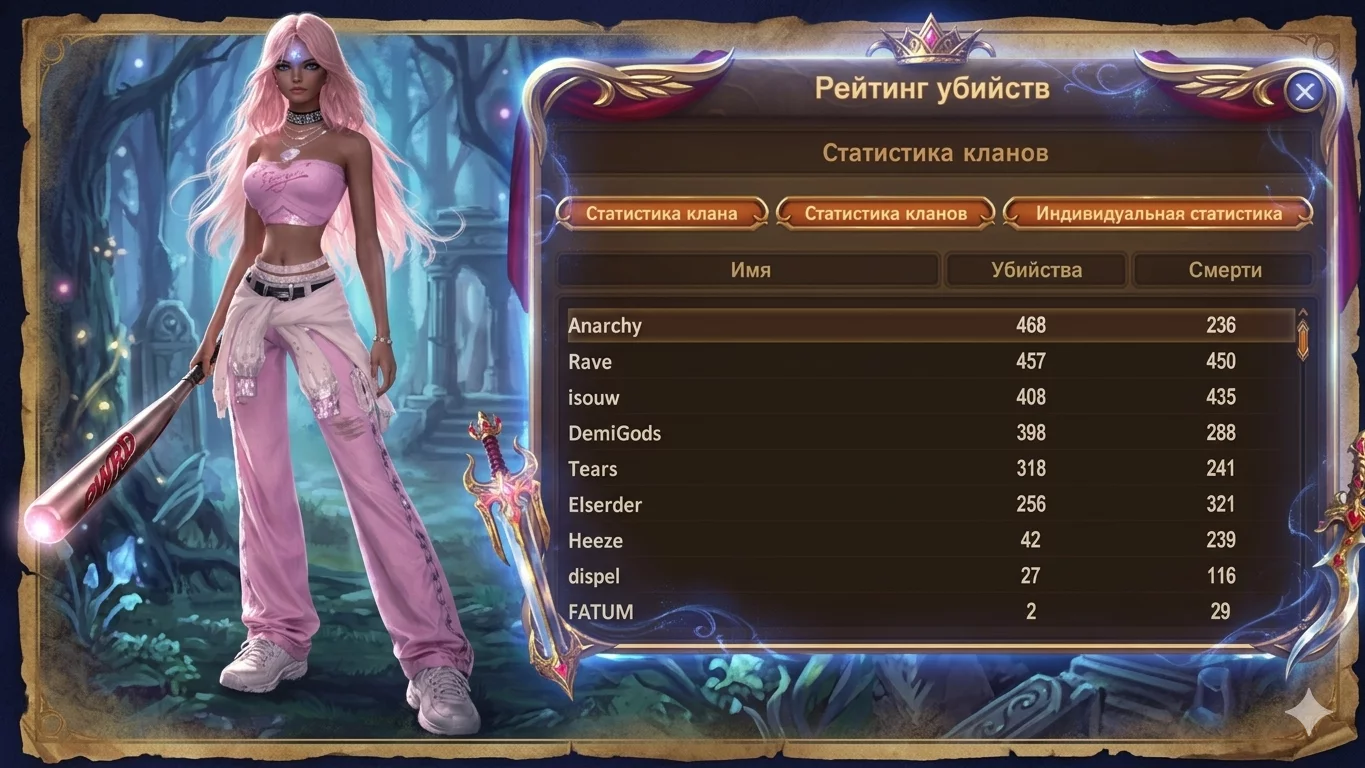
Task: Sort by the Убийства column header
Action: [1036, 270]
